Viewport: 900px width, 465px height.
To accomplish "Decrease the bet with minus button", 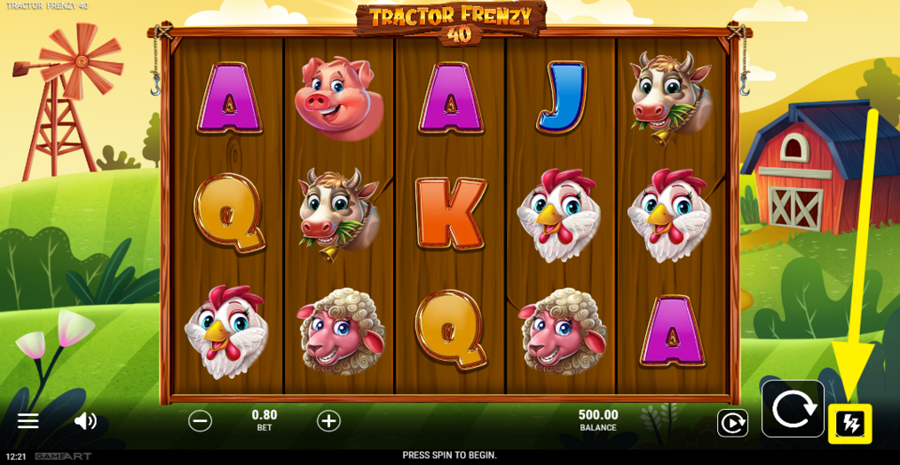I will click(200, 421).
